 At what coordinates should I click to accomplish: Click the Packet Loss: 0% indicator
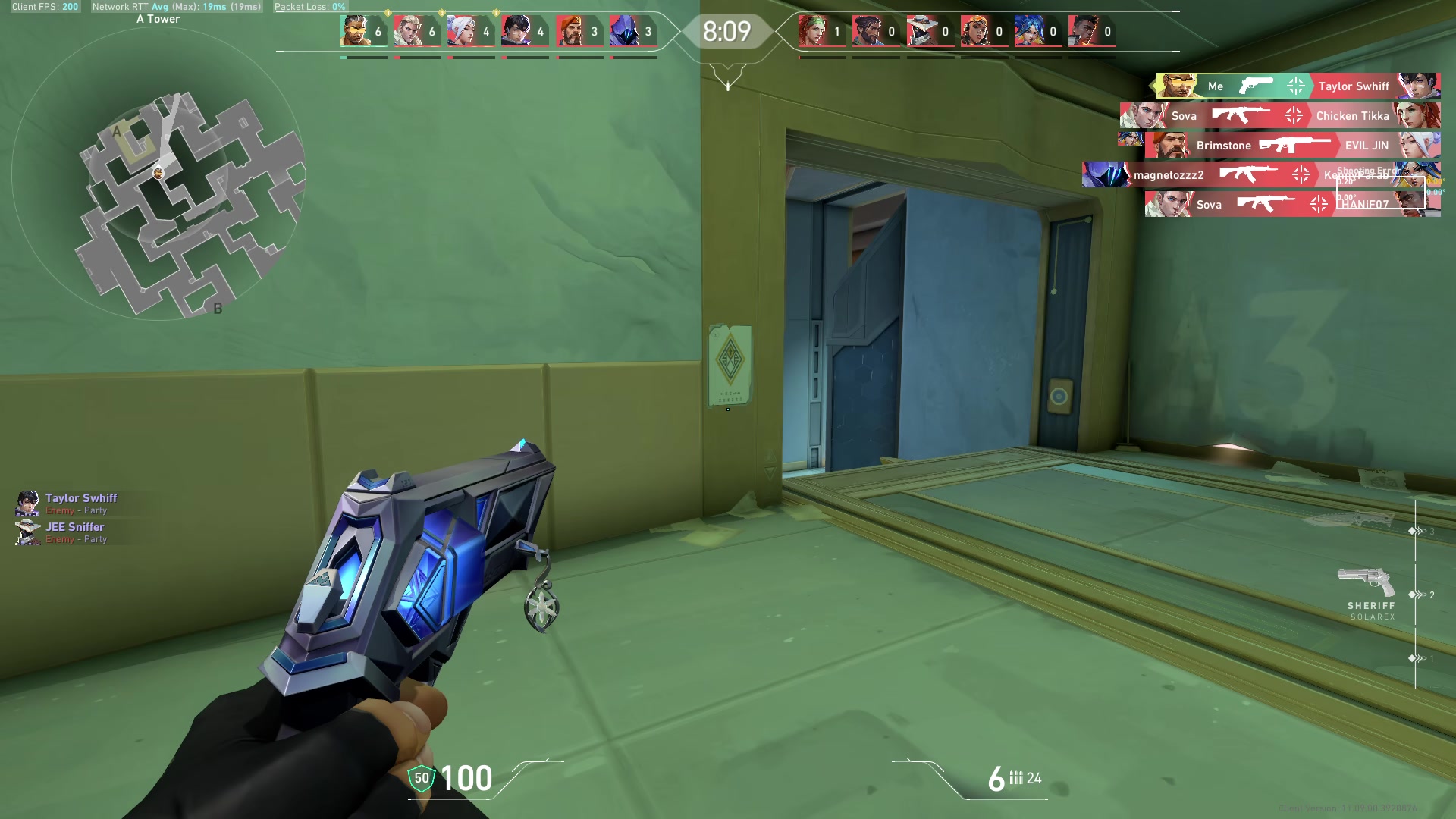pos(311,6)
